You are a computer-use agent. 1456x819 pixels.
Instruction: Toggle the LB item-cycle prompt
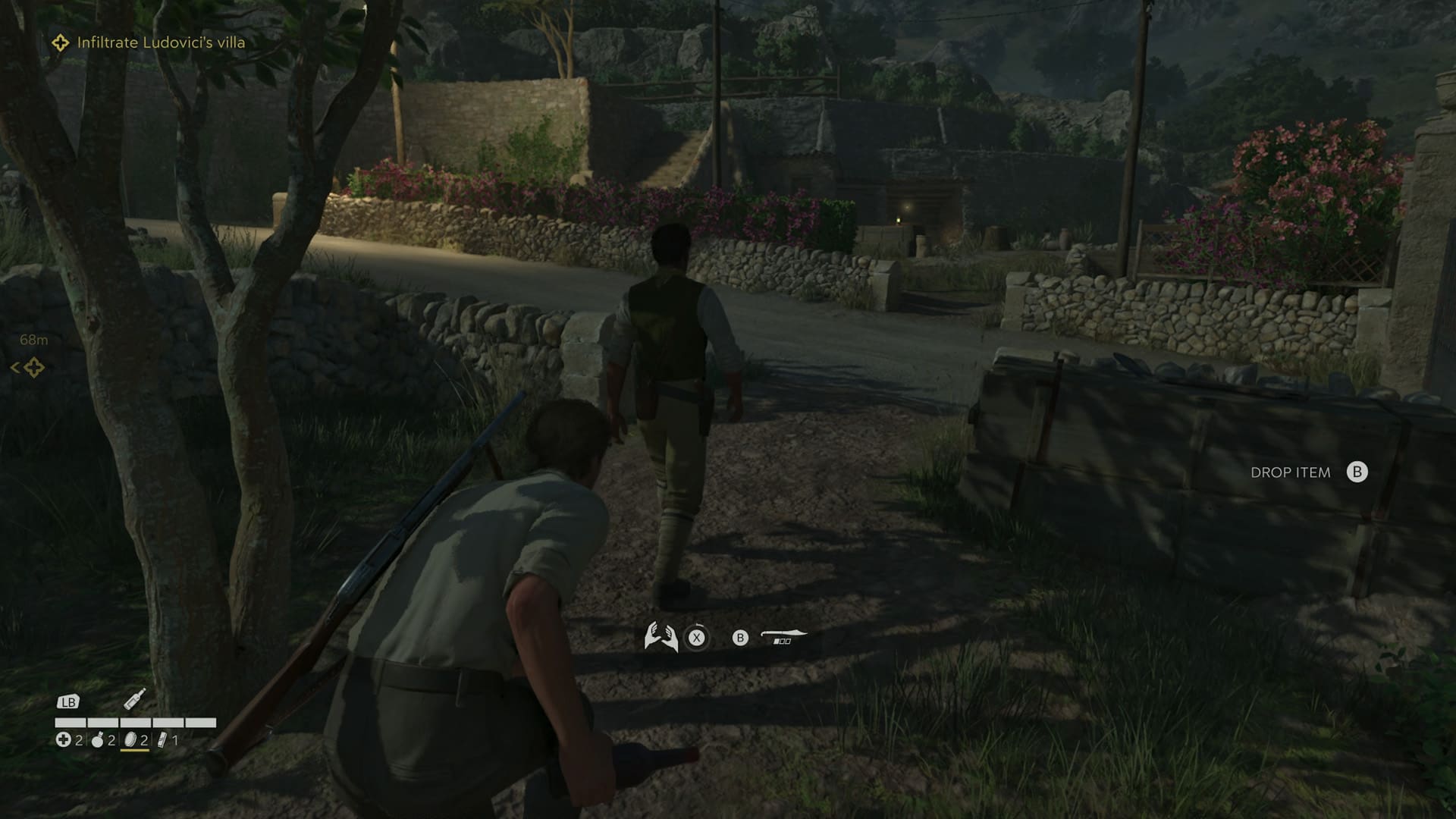coord(69,702)
